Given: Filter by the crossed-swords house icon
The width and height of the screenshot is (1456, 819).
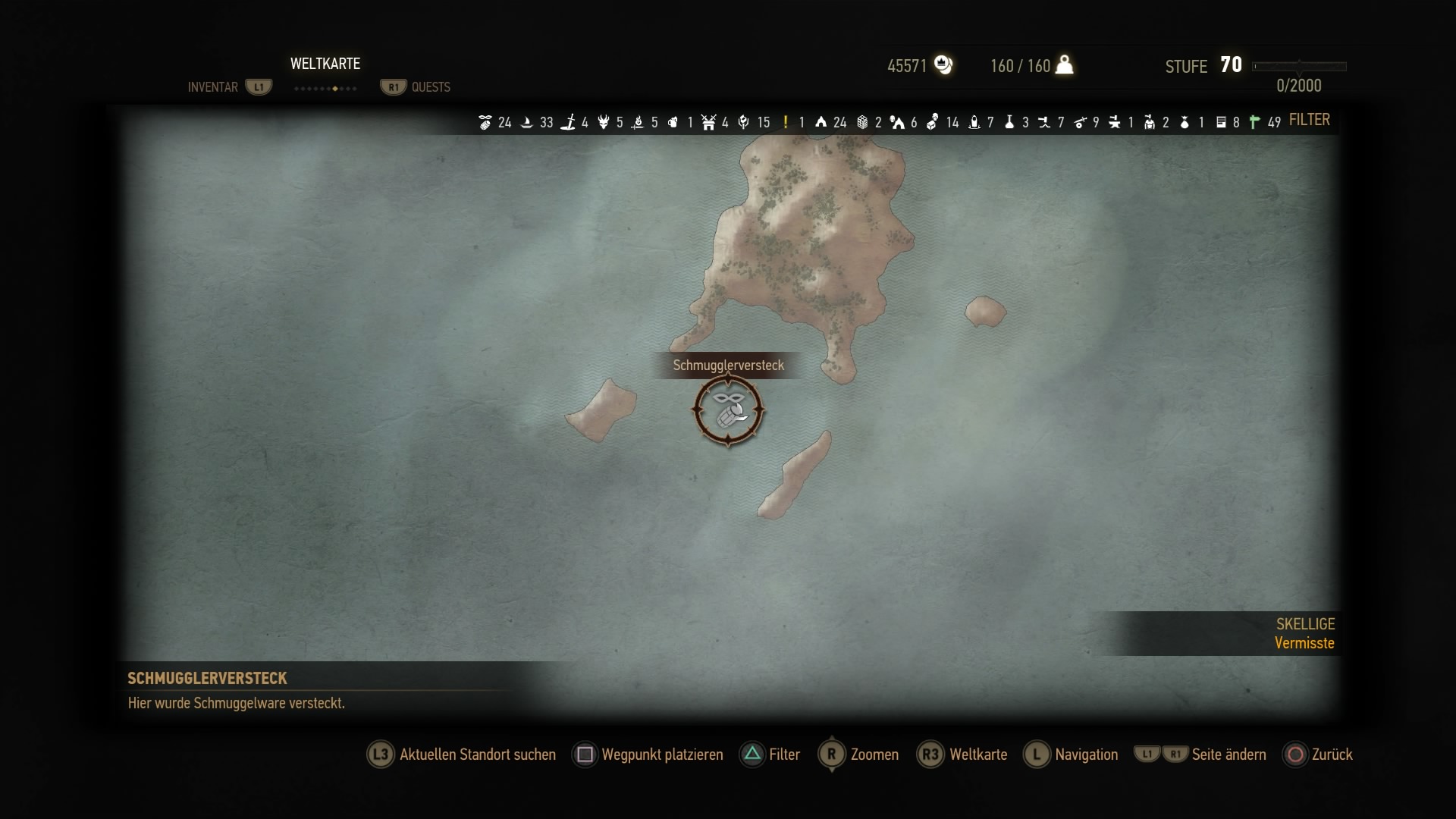Looking at the screenshot, I should (709, 122).
